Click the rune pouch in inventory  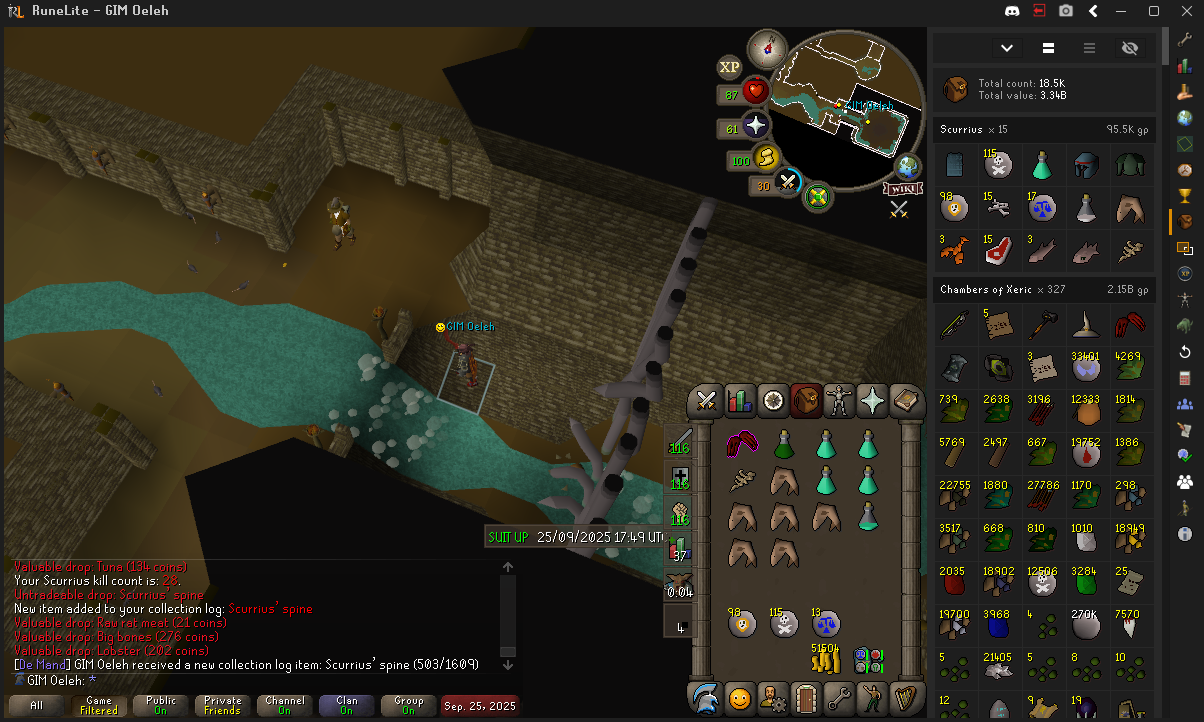pos(867,660)
